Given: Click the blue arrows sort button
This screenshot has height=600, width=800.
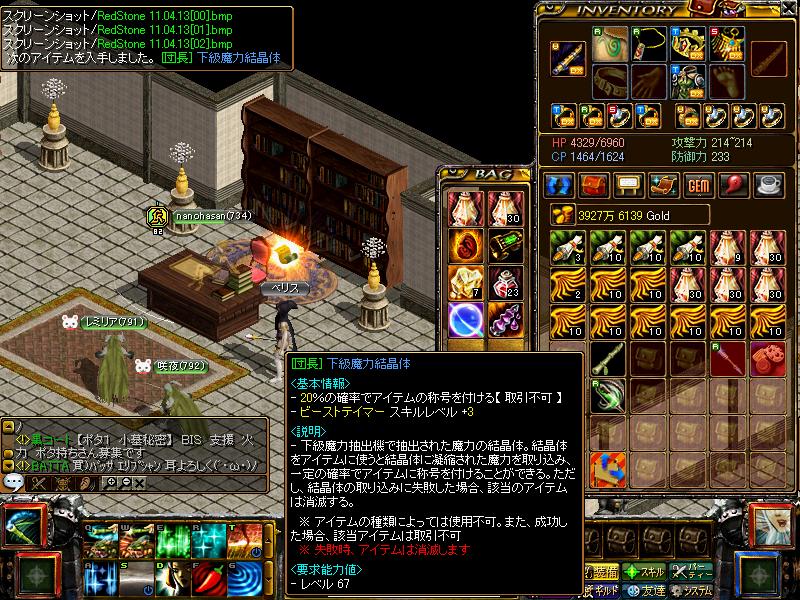Looking at the screenshot, I should pyautogui.click(x=558, y=185).
